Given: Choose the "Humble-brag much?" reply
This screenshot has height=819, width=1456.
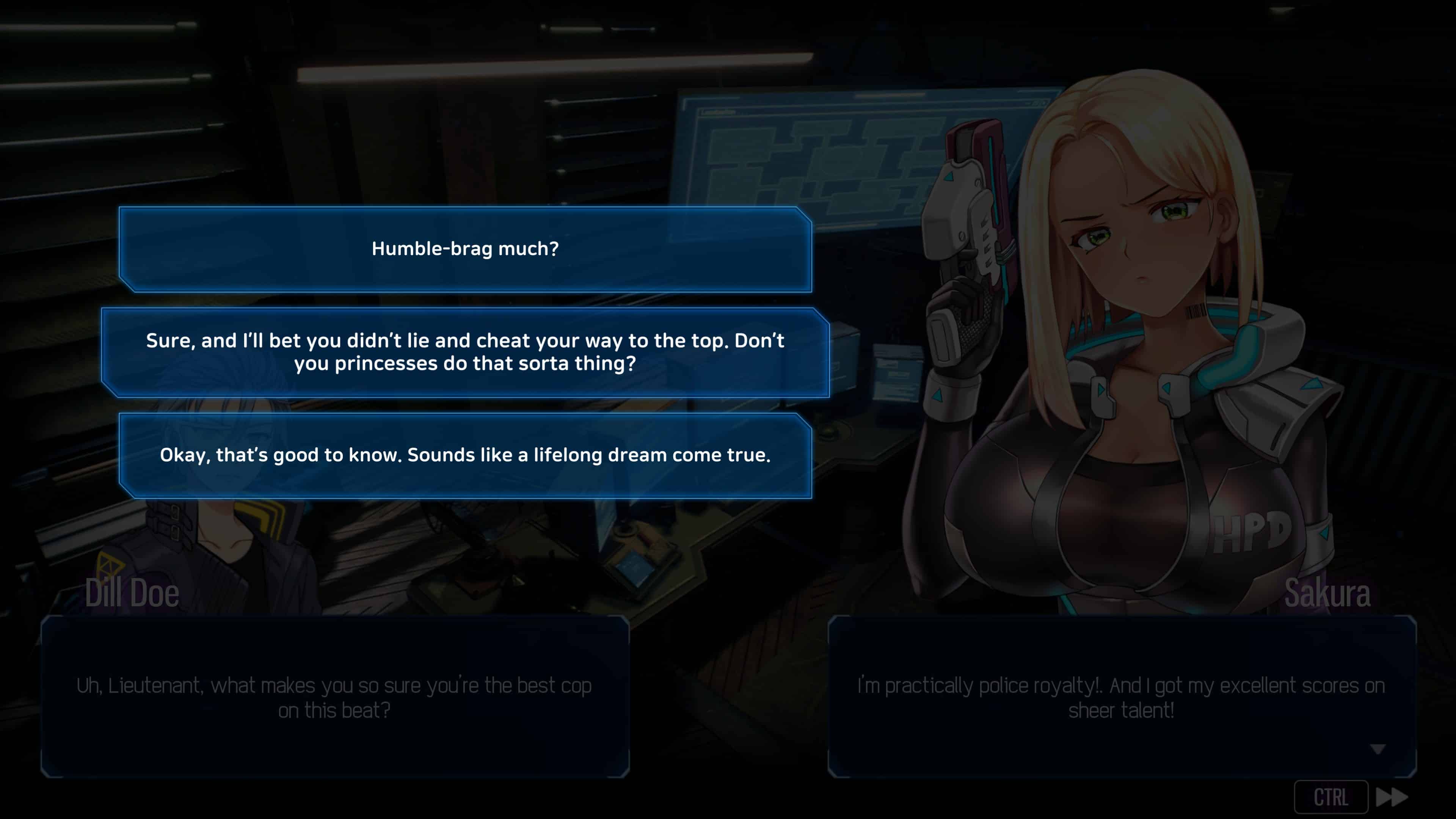Looking at the screenshot, I should pos(465,249).
